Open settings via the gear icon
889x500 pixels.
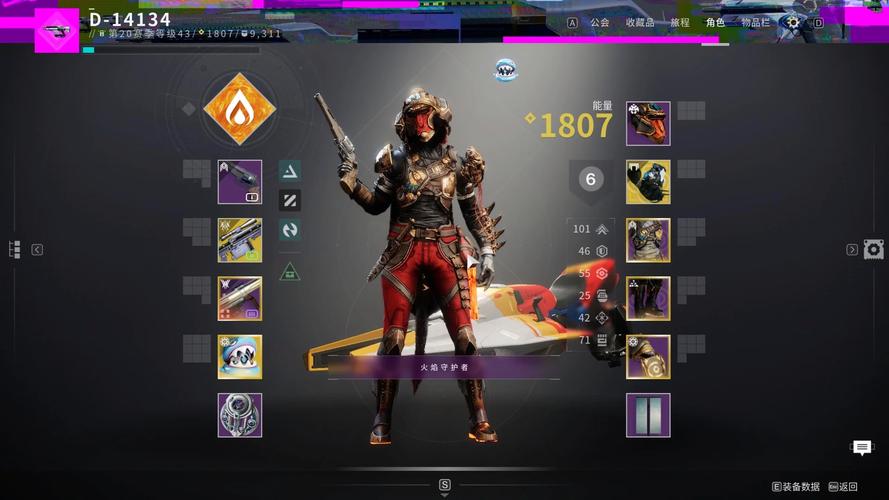pos(793,22)
